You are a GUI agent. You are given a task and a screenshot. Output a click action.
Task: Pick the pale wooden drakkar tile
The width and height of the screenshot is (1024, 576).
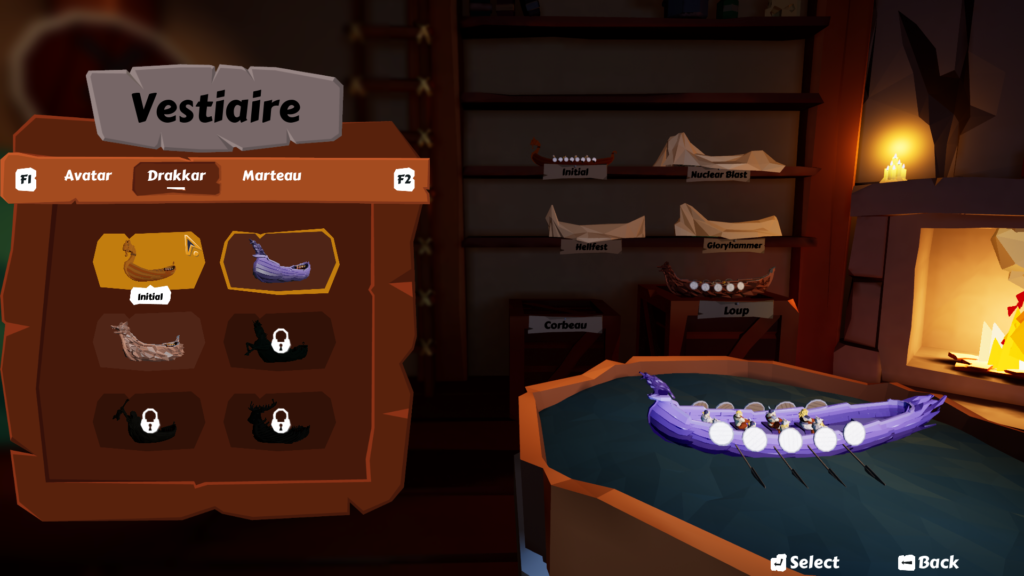[x=149, y=340]
